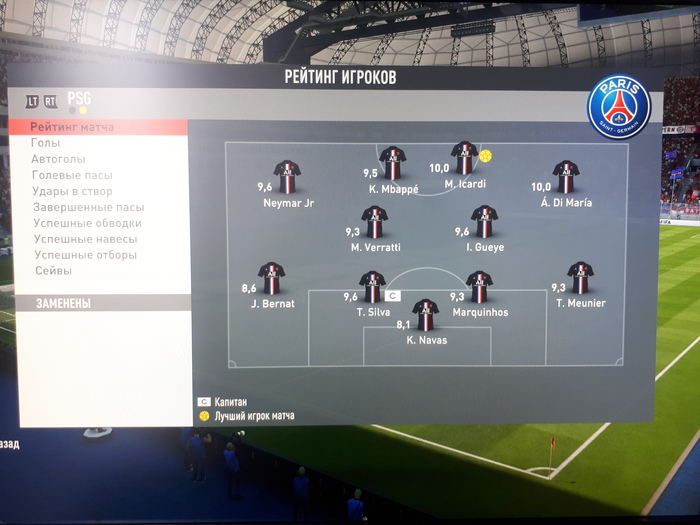Select the Удары в створ entry
Screen dimensions: 700x525
73,191
